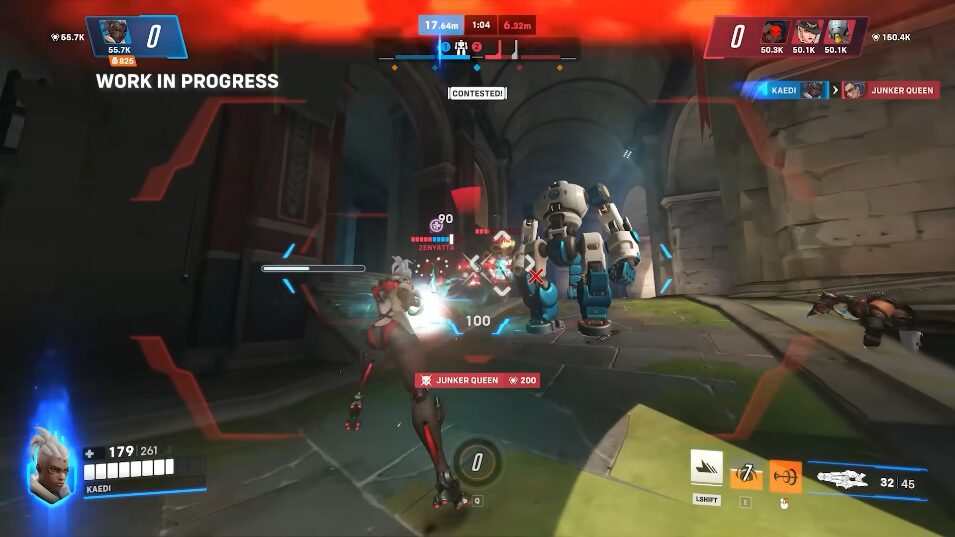Open the blue team's hero portrait
Viewport: 955px width, 537px height.
point(119,32)
